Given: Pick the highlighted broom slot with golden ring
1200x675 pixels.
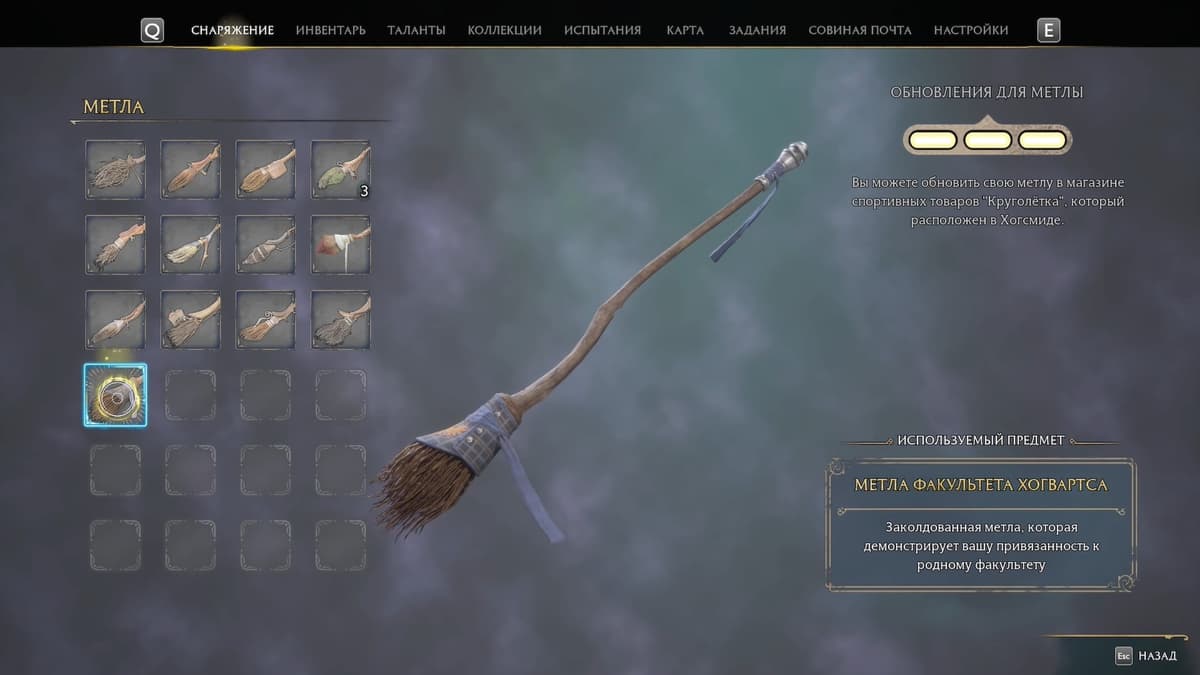Looking at the screenshot, I should click(x=115, y=395).
